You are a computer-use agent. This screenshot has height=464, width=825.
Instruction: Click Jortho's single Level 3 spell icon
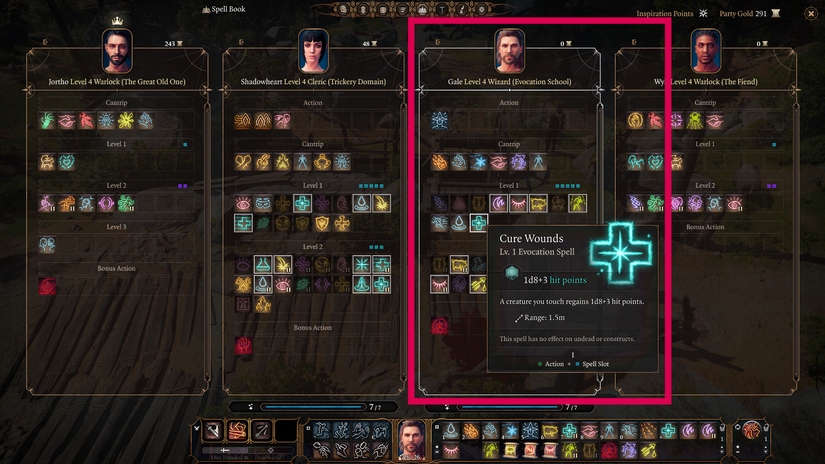click(47, 244)
